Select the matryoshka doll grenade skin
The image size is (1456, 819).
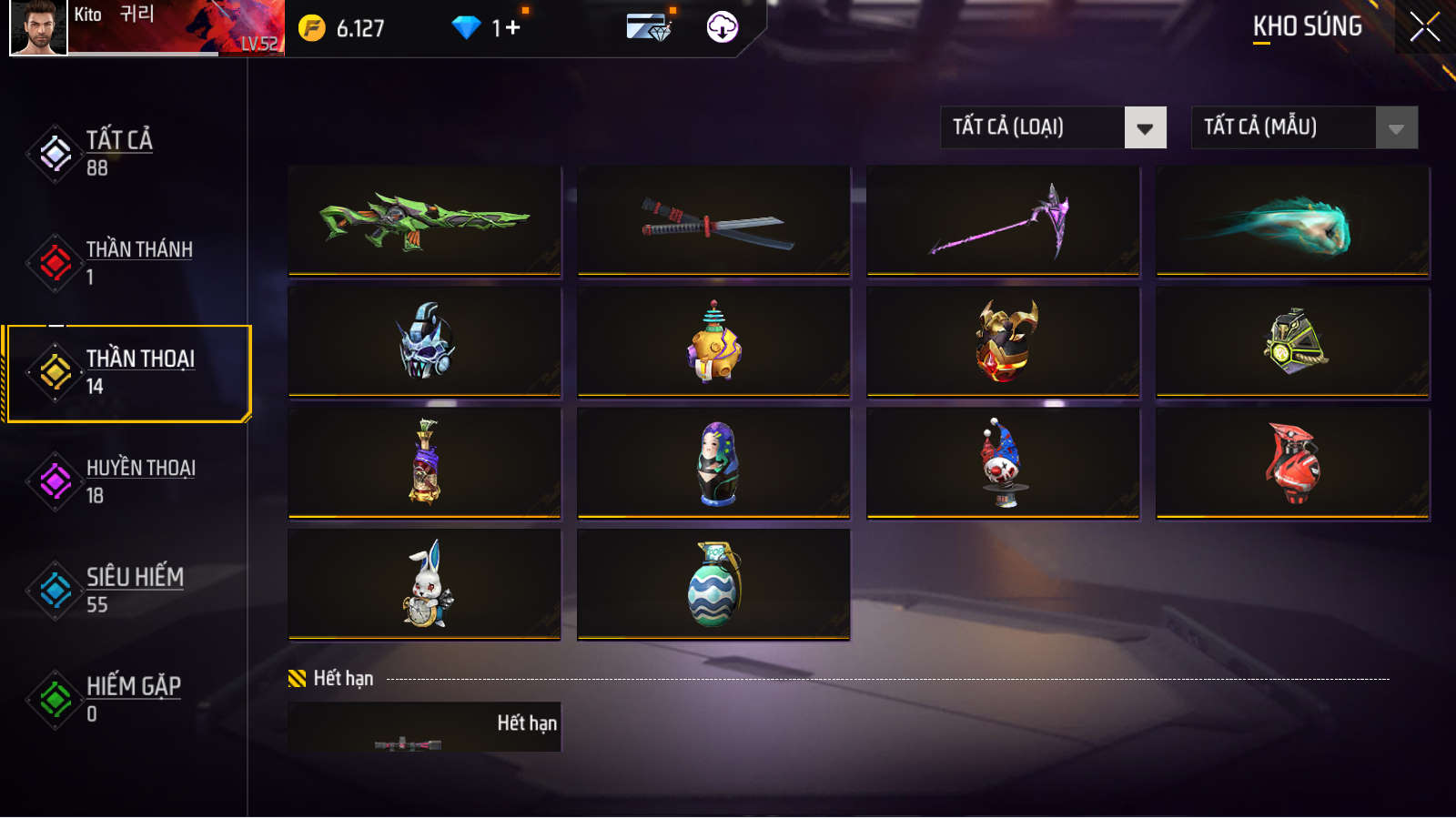click(713, 463)
